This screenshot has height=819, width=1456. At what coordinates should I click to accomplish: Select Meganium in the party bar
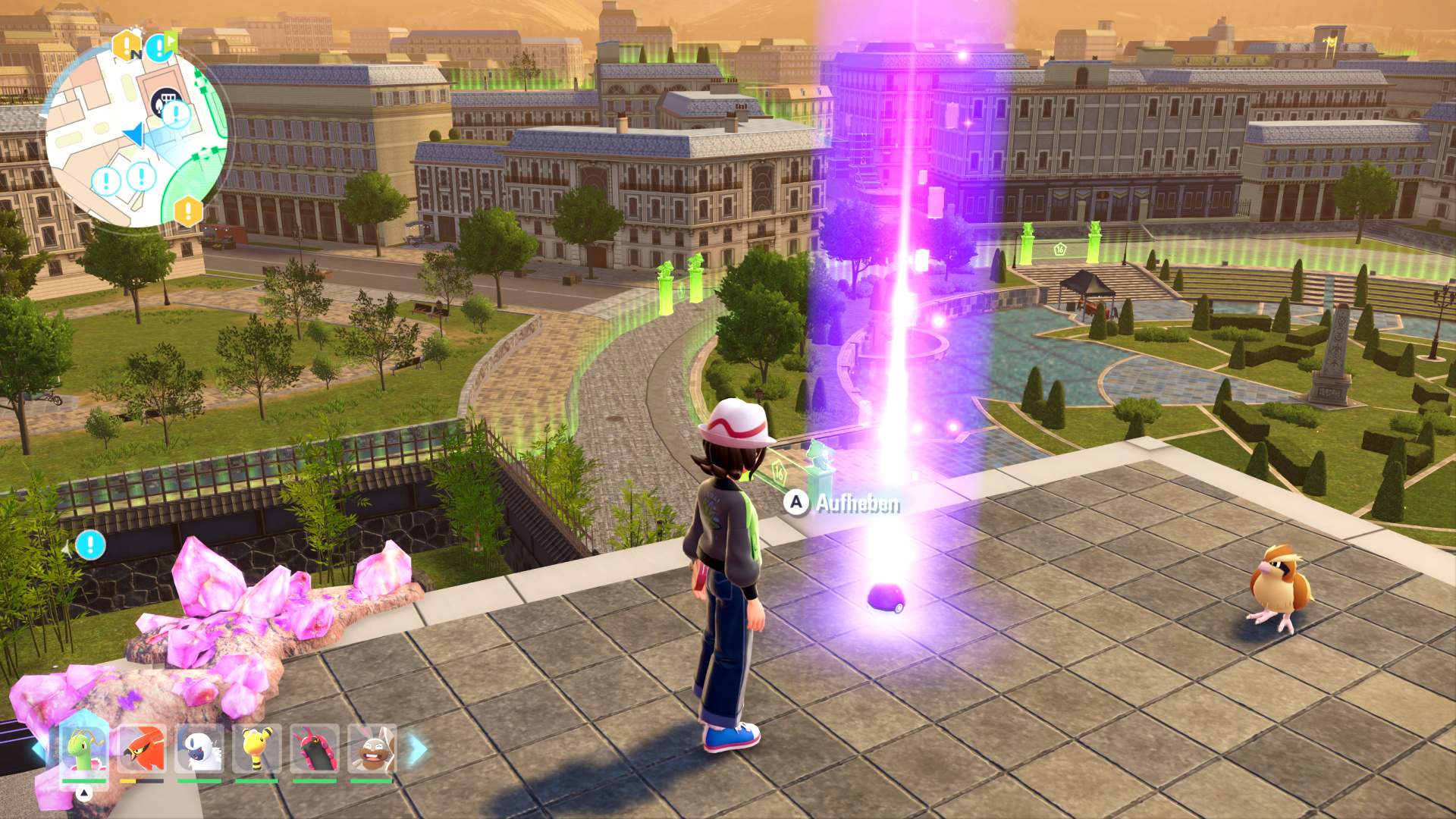(83, 749)
